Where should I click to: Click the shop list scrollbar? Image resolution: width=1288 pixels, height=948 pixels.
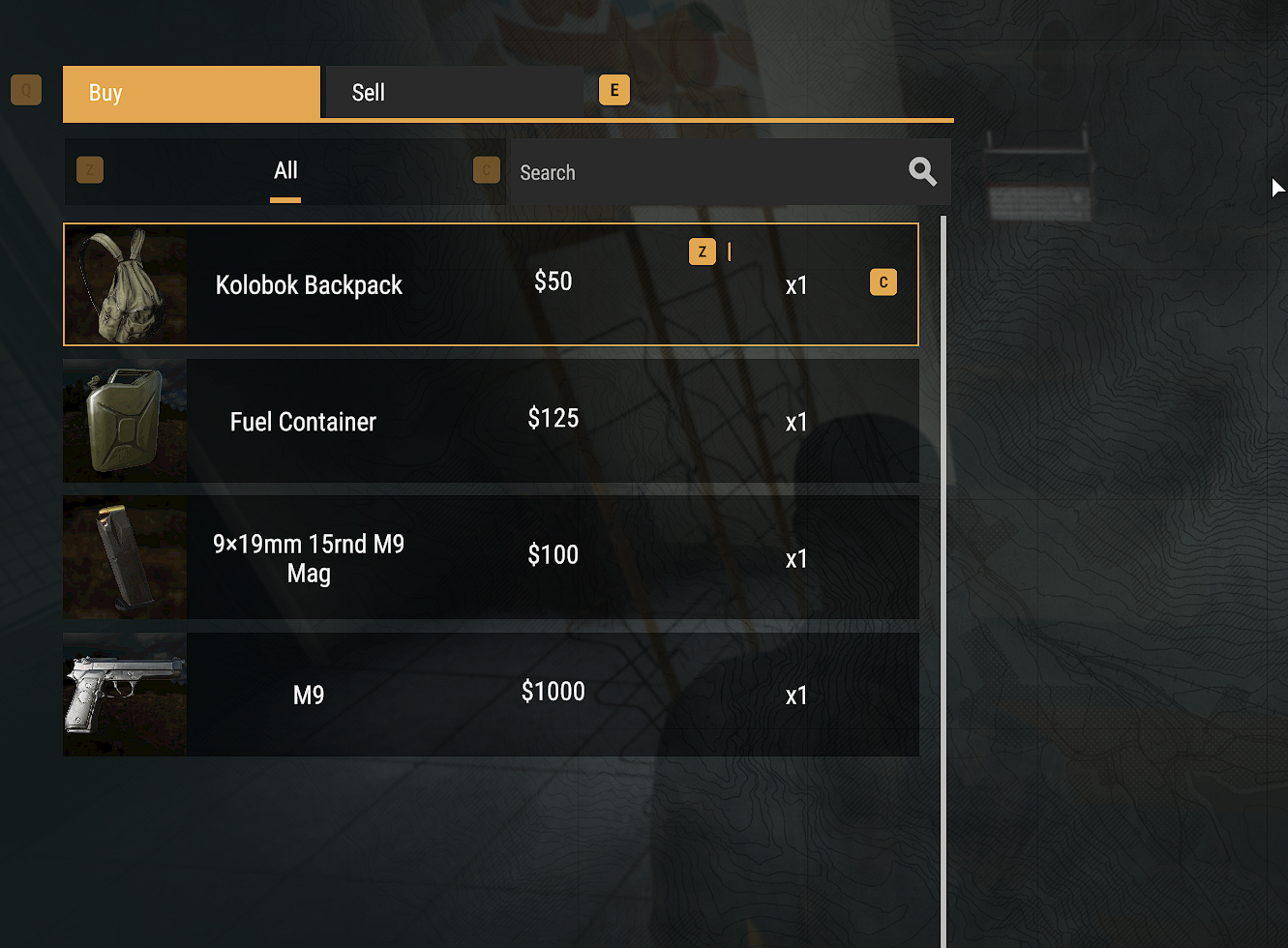[x=944, y=580]
